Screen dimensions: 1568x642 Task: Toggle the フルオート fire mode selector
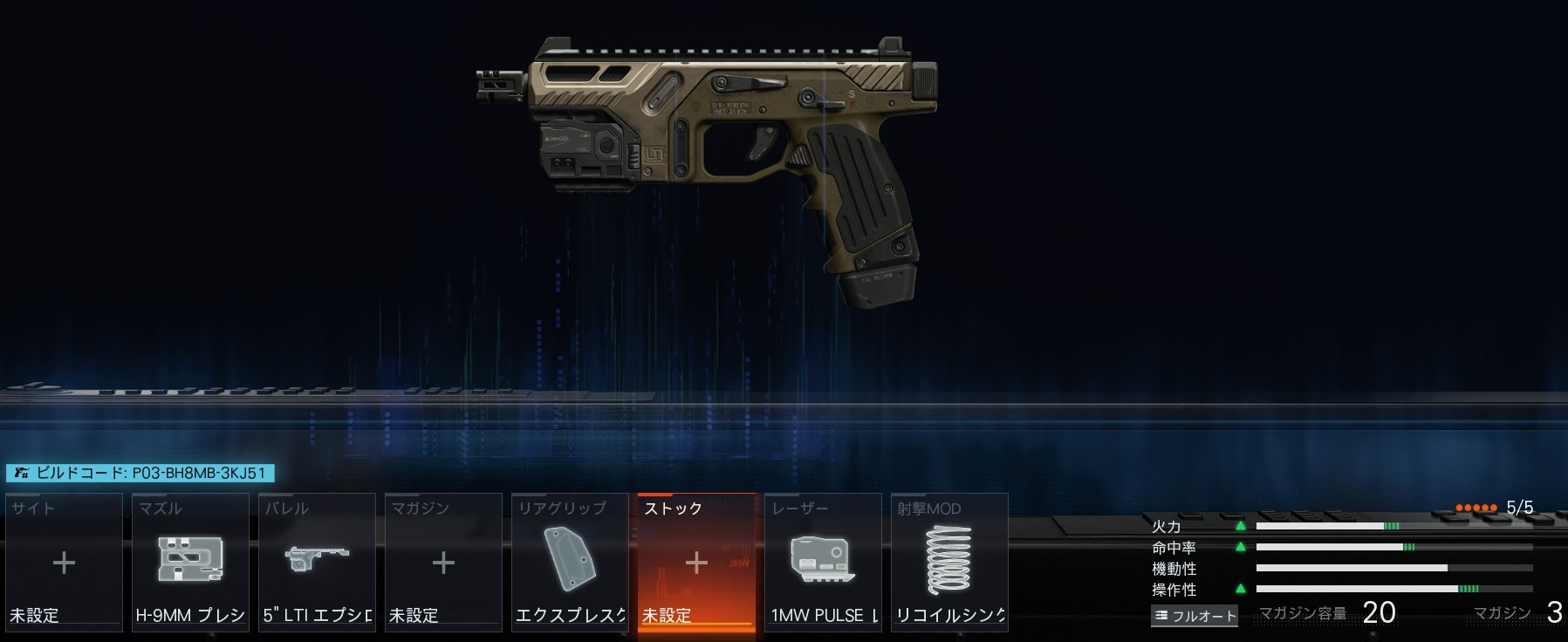click(x=1195, y=616)
